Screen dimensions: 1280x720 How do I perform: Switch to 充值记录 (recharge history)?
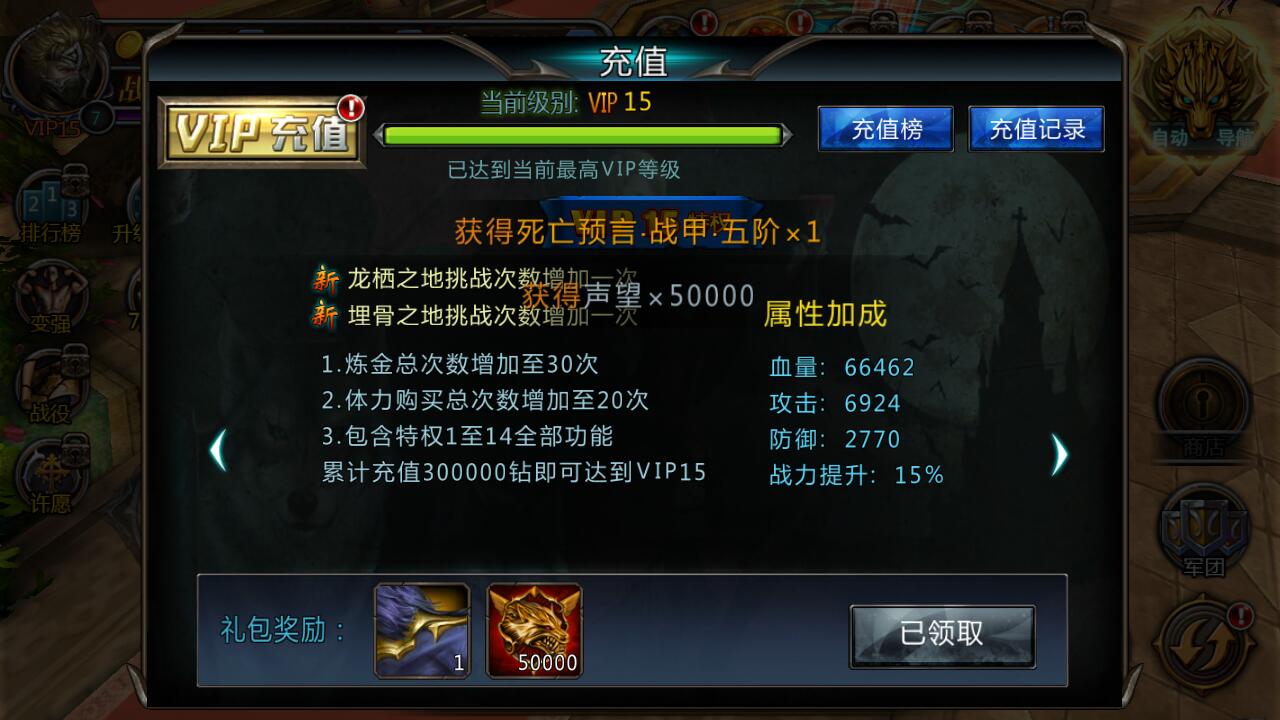coord(1036,128)
